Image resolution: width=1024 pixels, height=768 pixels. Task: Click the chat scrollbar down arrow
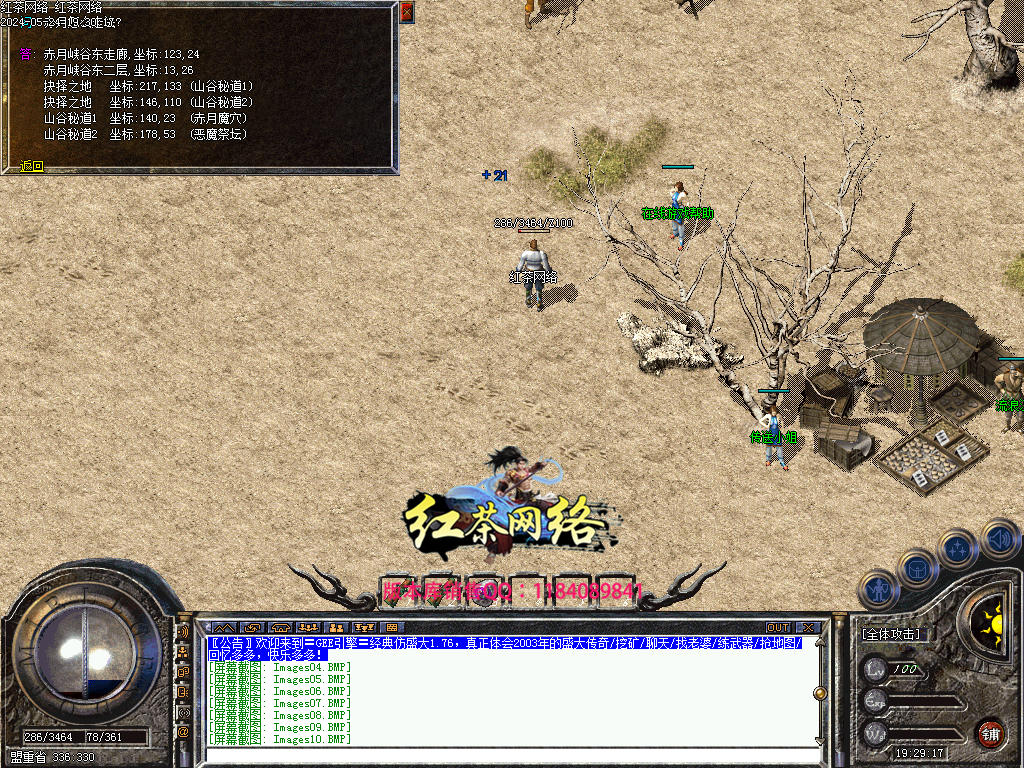(820, 740)
